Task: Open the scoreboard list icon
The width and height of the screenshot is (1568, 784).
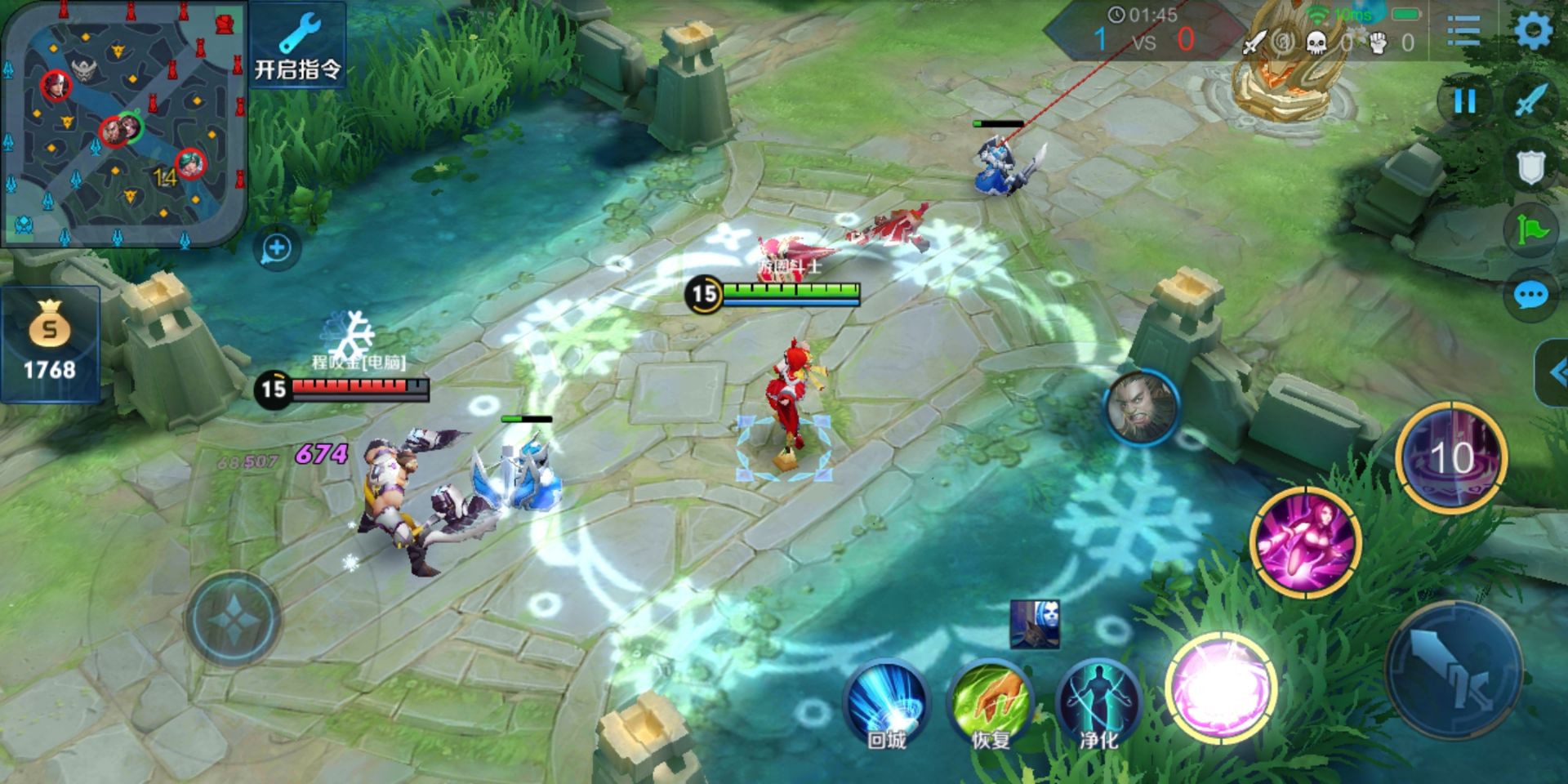Action: point(1463,31)
